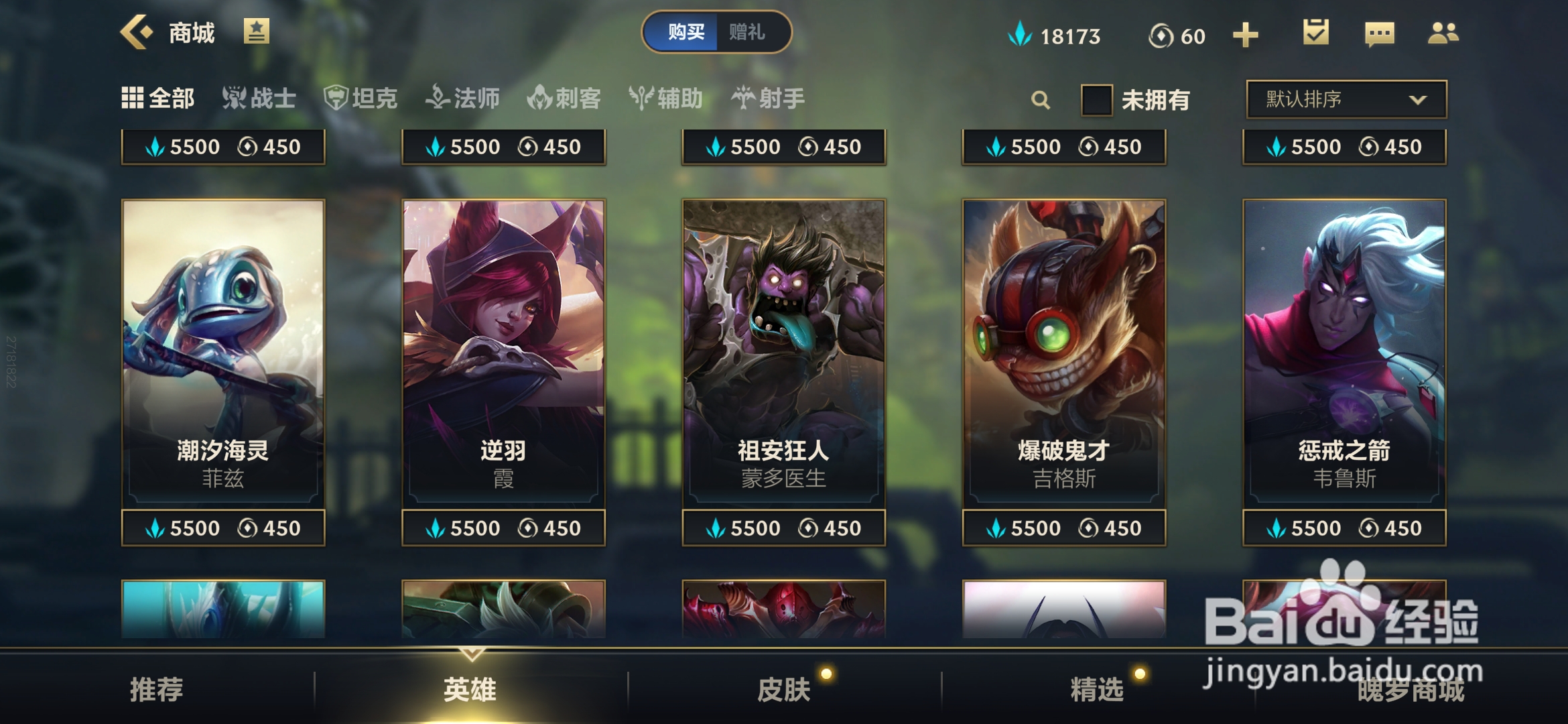Expand options with the plus icon near currency

[1245, 32]
